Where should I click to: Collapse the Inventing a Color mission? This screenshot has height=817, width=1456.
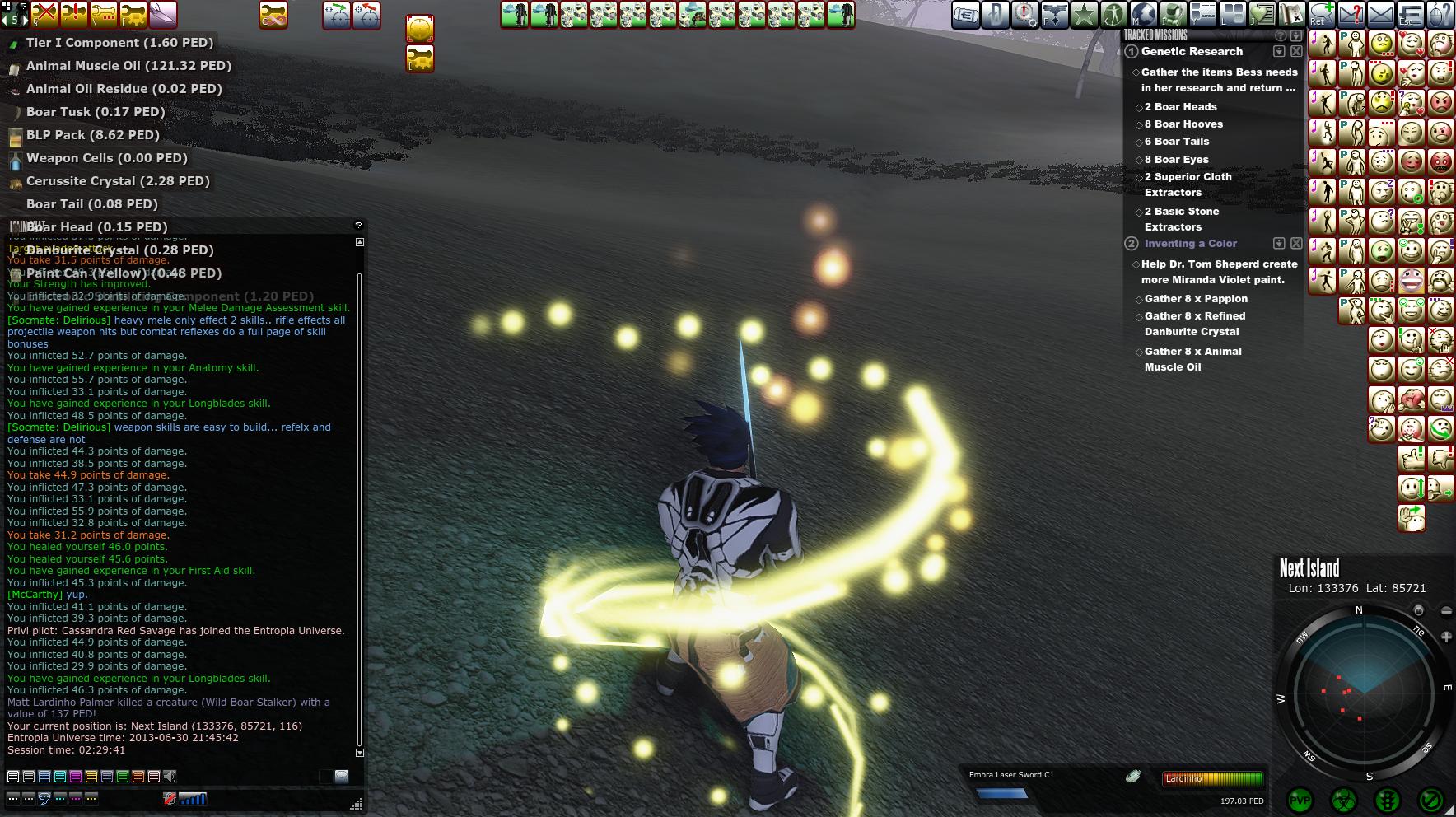1279,244
